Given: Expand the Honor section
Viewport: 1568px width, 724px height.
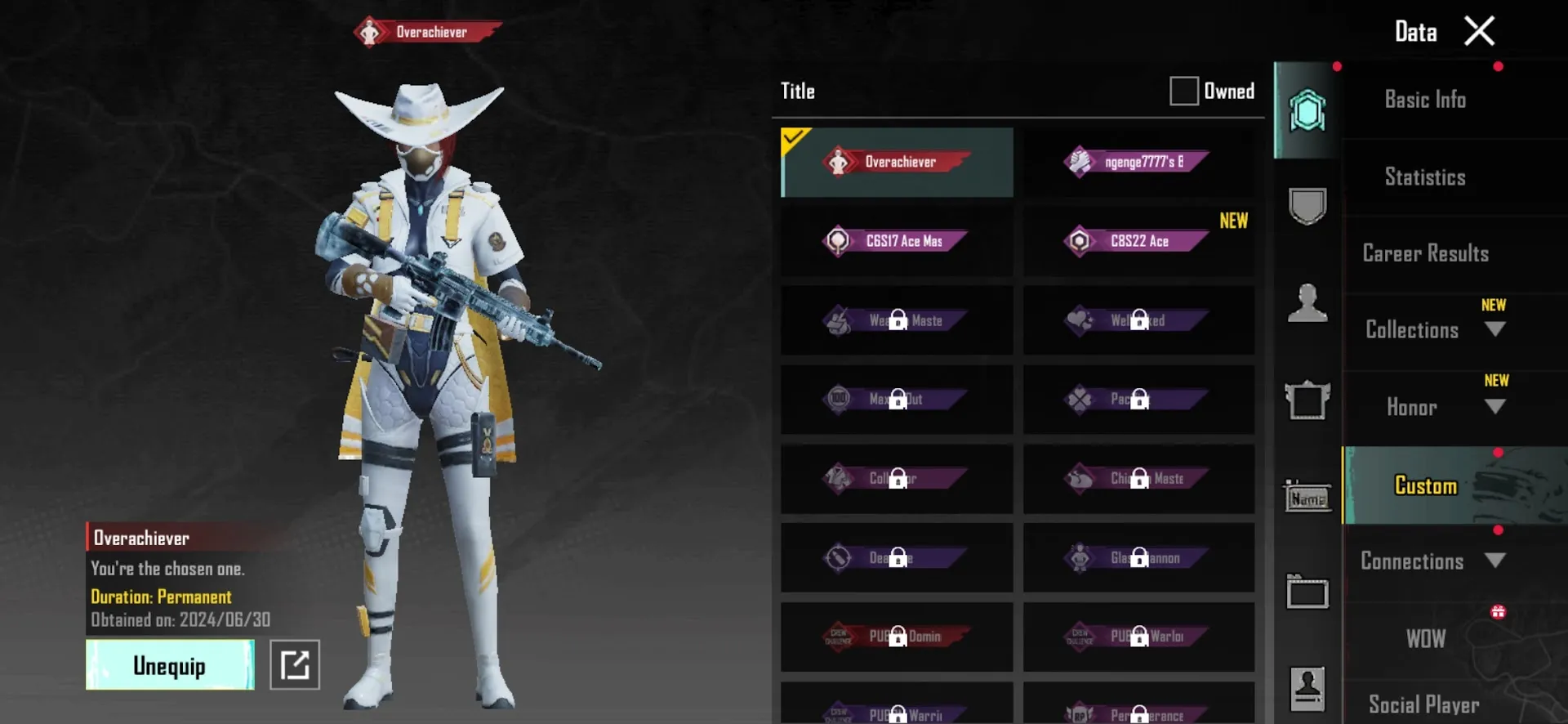Looking at the screenshot, I should tap(1497, 407).
